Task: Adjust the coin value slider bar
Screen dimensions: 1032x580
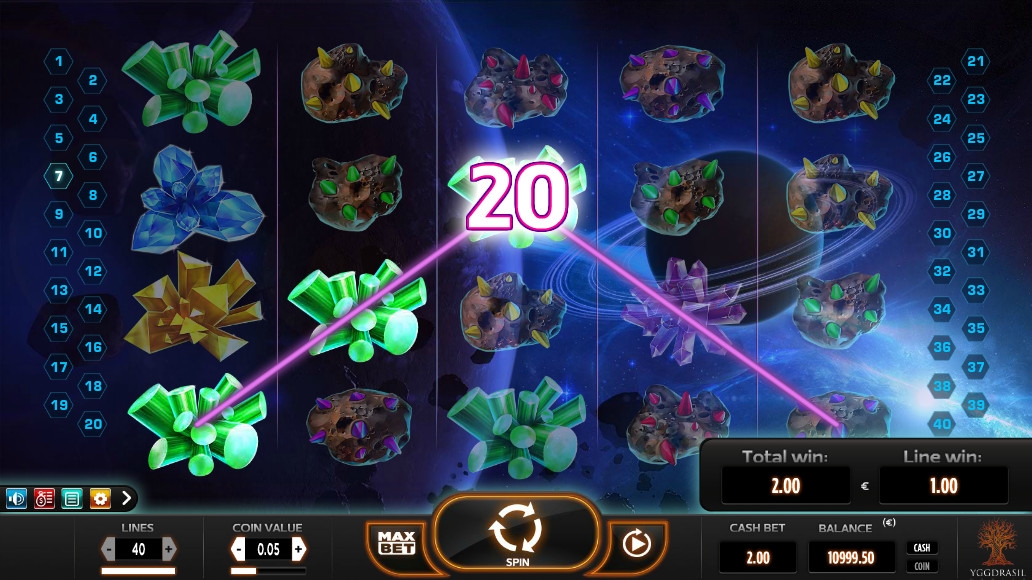Action: (267, 571)
